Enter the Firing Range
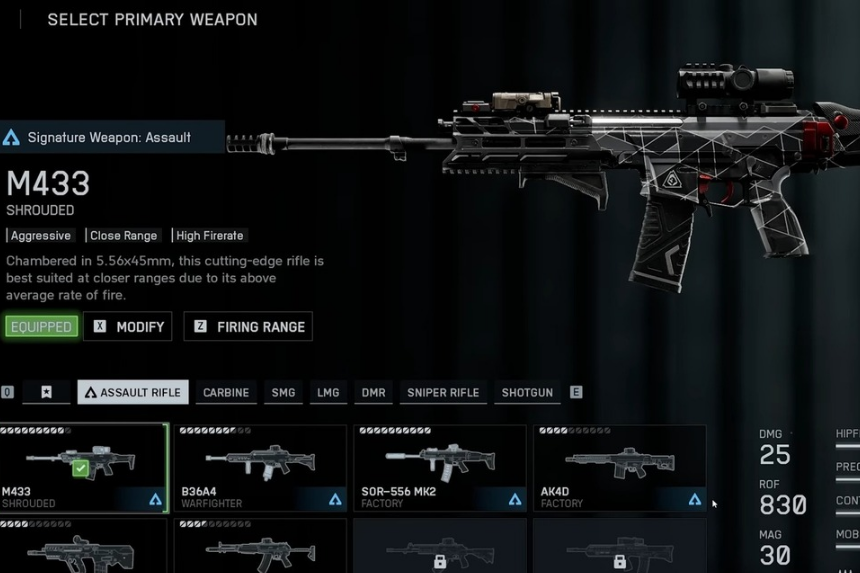Image resolution: width=860 pixels, height=573 pixels. click(248, 327)
